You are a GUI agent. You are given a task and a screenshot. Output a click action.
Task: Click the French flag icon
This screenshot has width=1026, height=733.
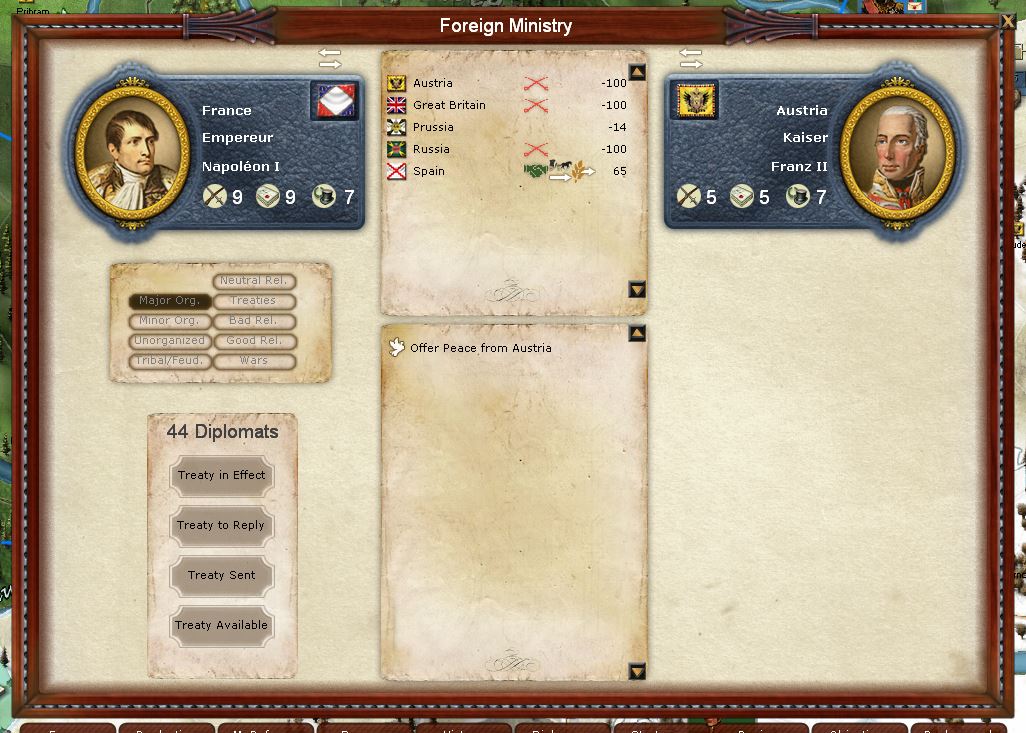pyautogui.click(x=334, y=101)
